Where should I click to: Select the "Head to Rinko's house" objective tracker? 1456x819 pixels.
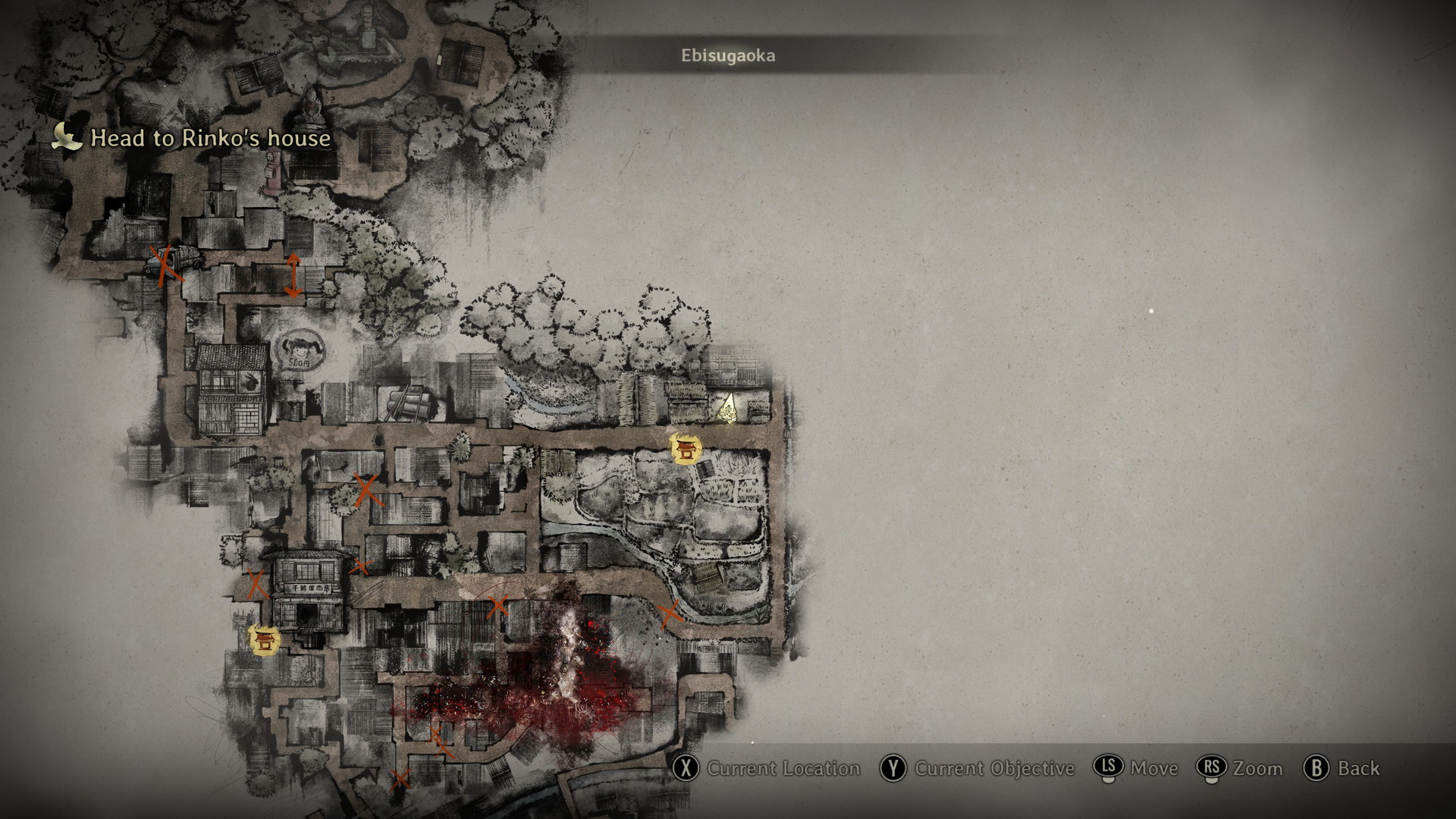[193, 138]
